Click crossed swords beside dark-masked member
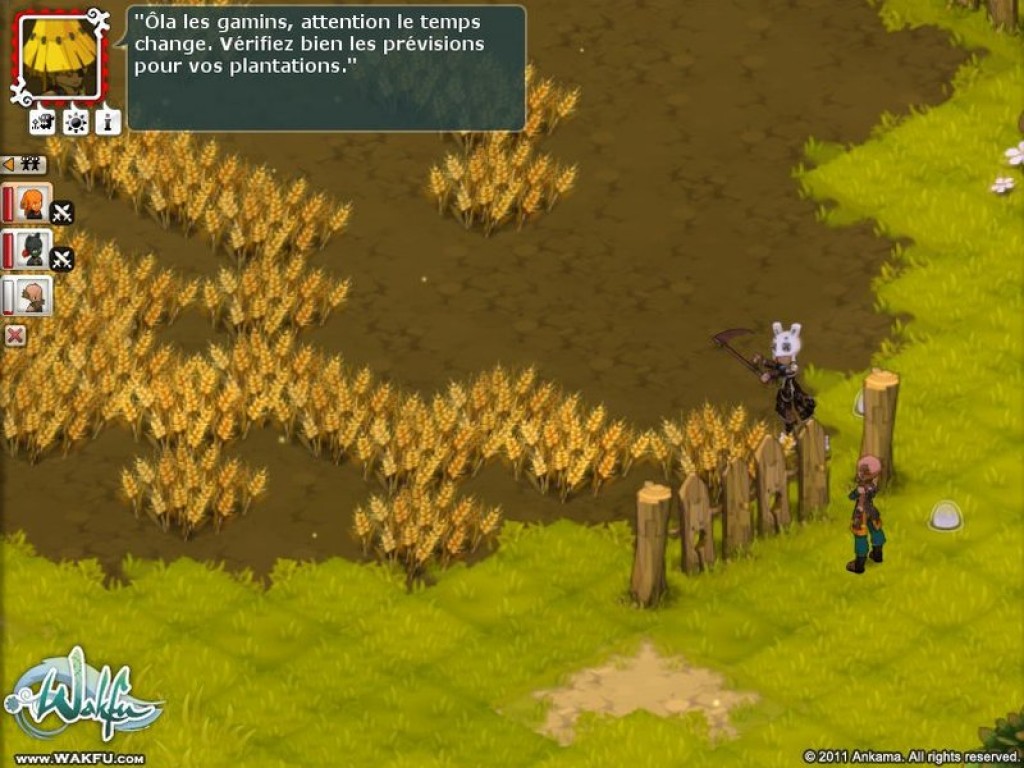The image size is (1024, 768). tap(62, 259)
